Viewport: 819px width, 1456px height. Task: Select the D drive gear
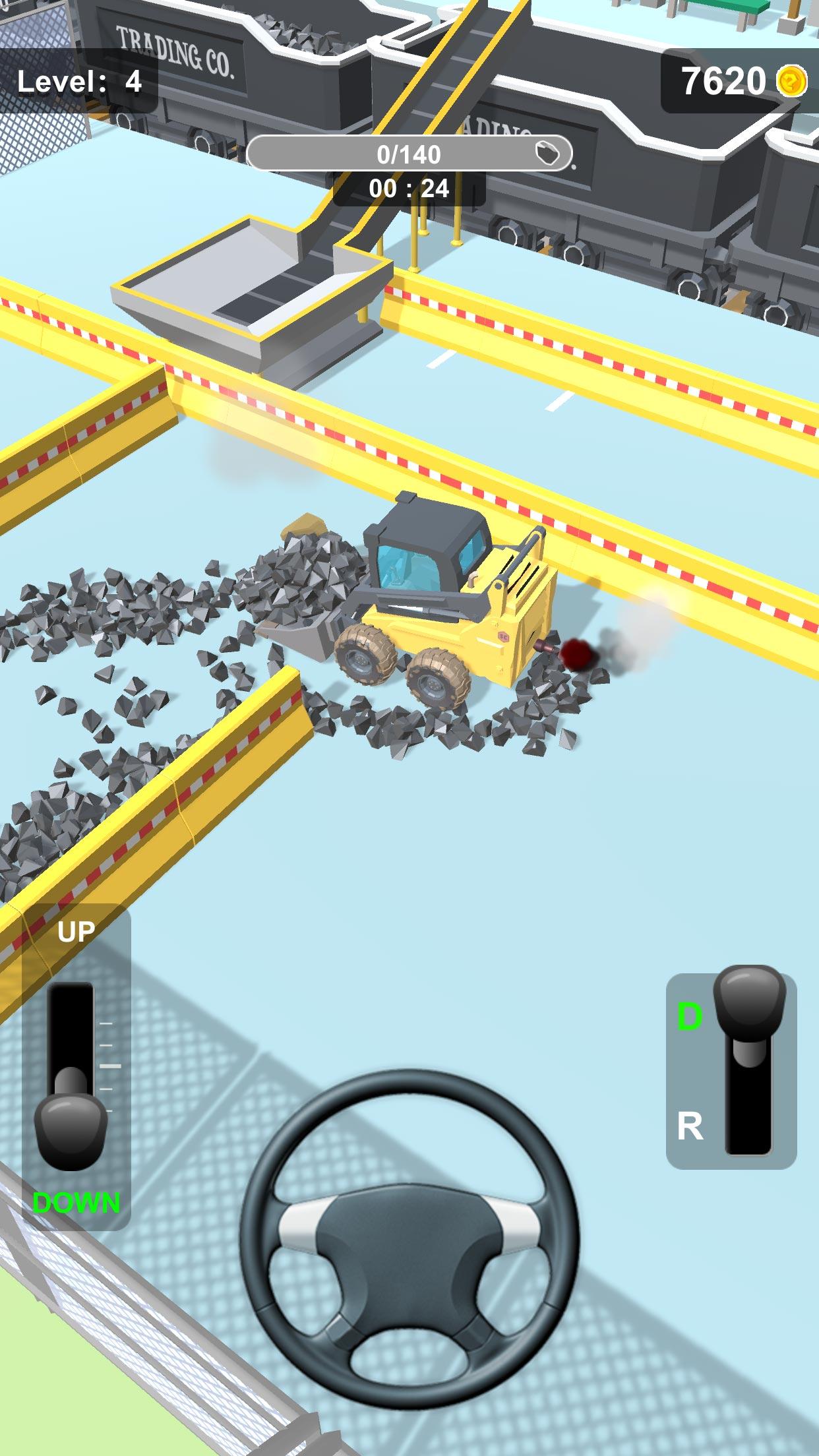point(690,1016)
